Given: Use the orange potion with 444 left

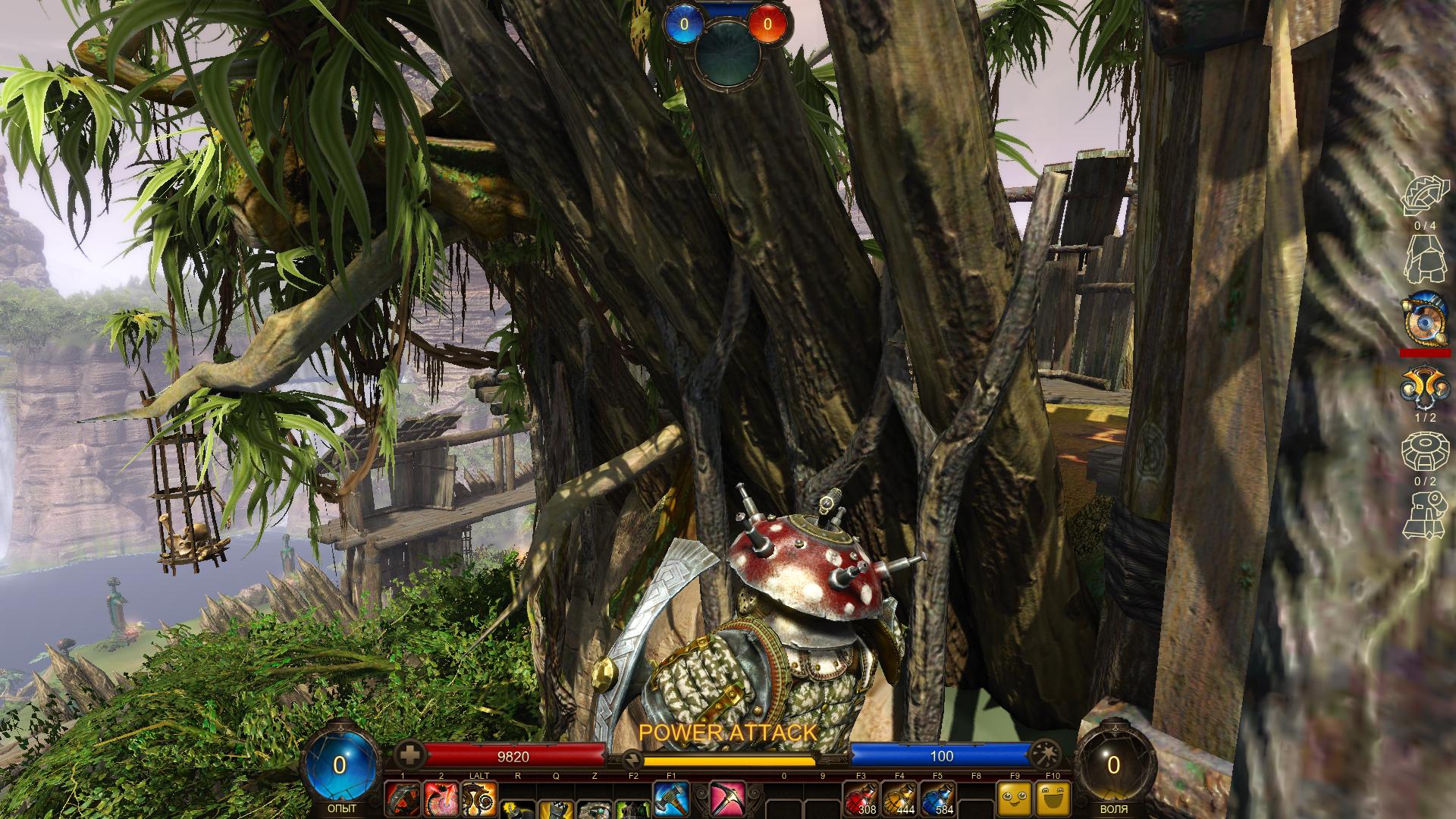Looking at the screenshot, I should [x=899, y=799].
